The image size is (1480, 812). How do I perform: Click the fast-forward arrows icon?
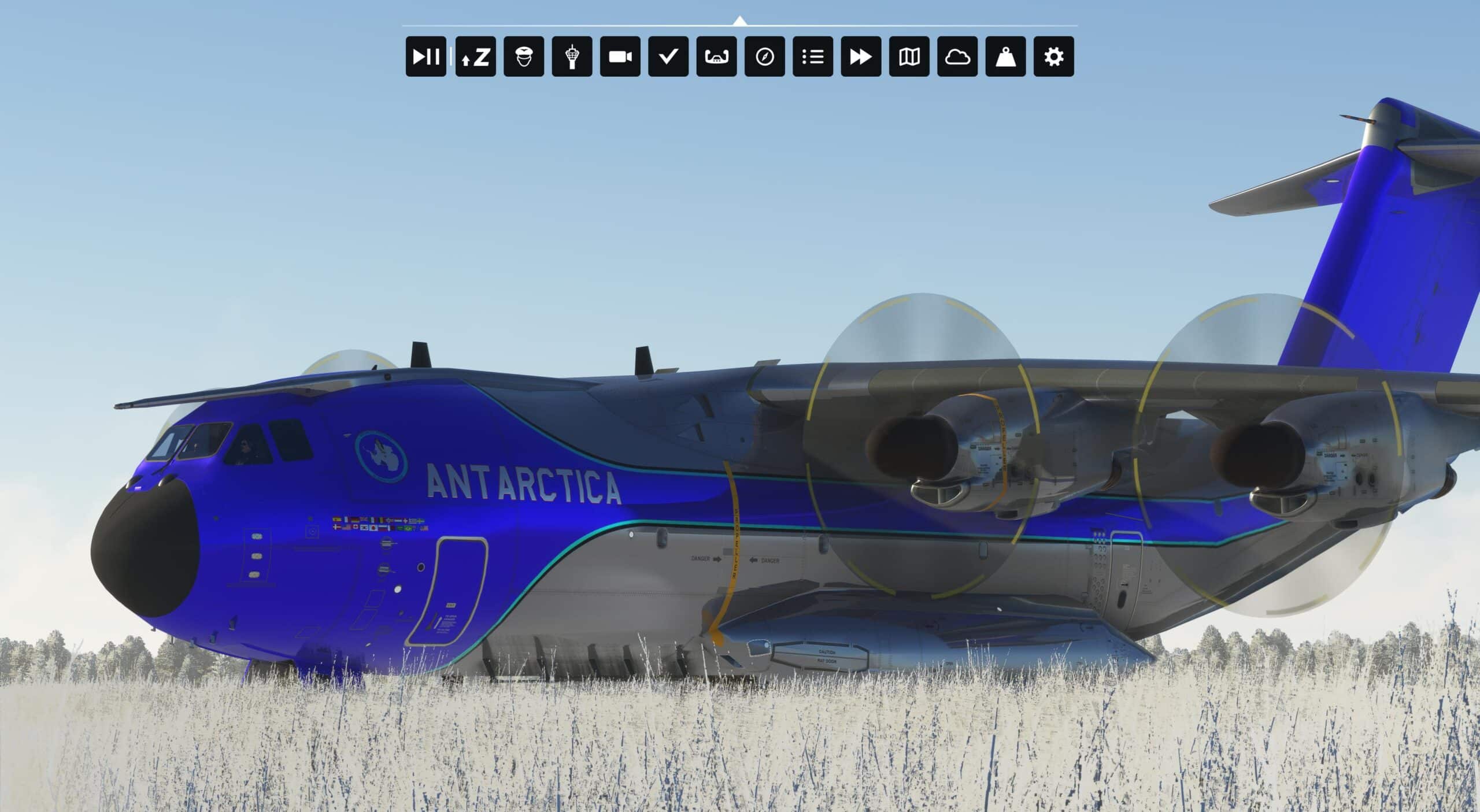tap(861, 57)
